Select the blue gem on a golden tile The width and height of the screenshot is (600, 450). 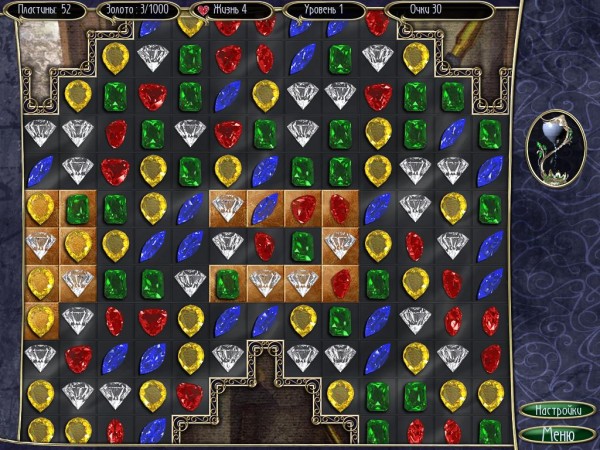[x=265, y=208]
